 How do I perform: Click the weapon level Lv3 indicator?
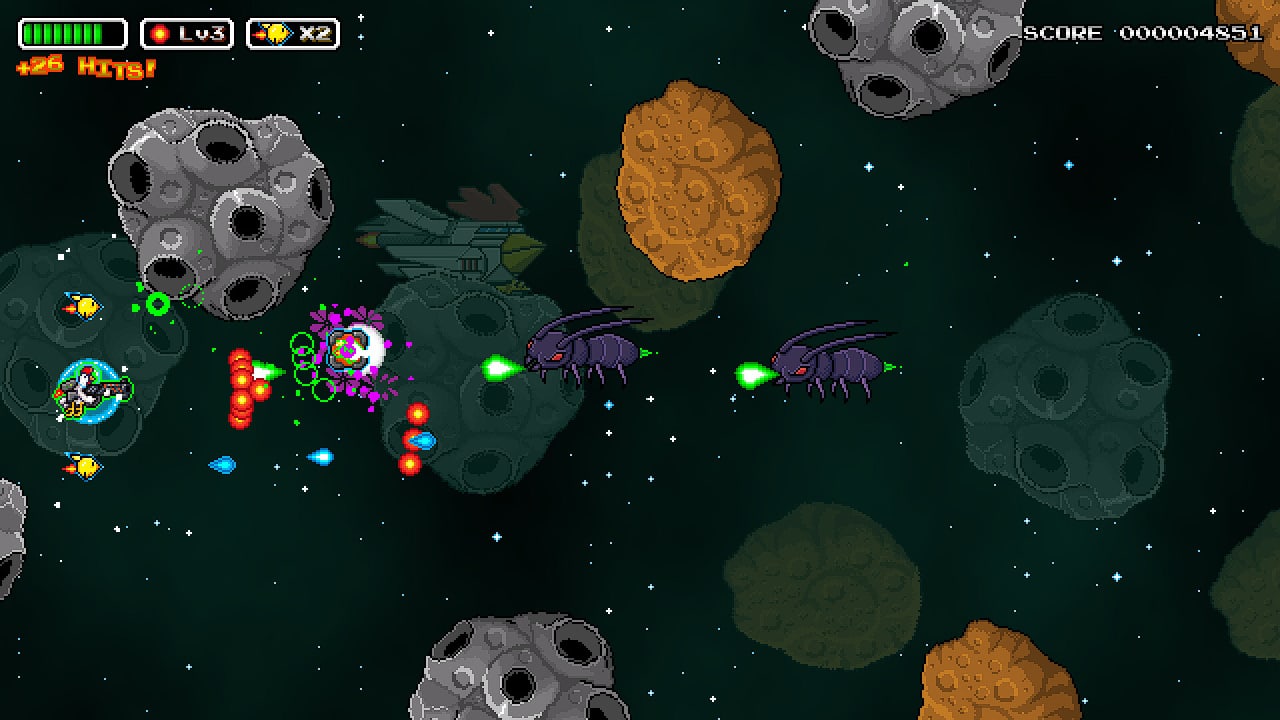(x=187, y=34)
